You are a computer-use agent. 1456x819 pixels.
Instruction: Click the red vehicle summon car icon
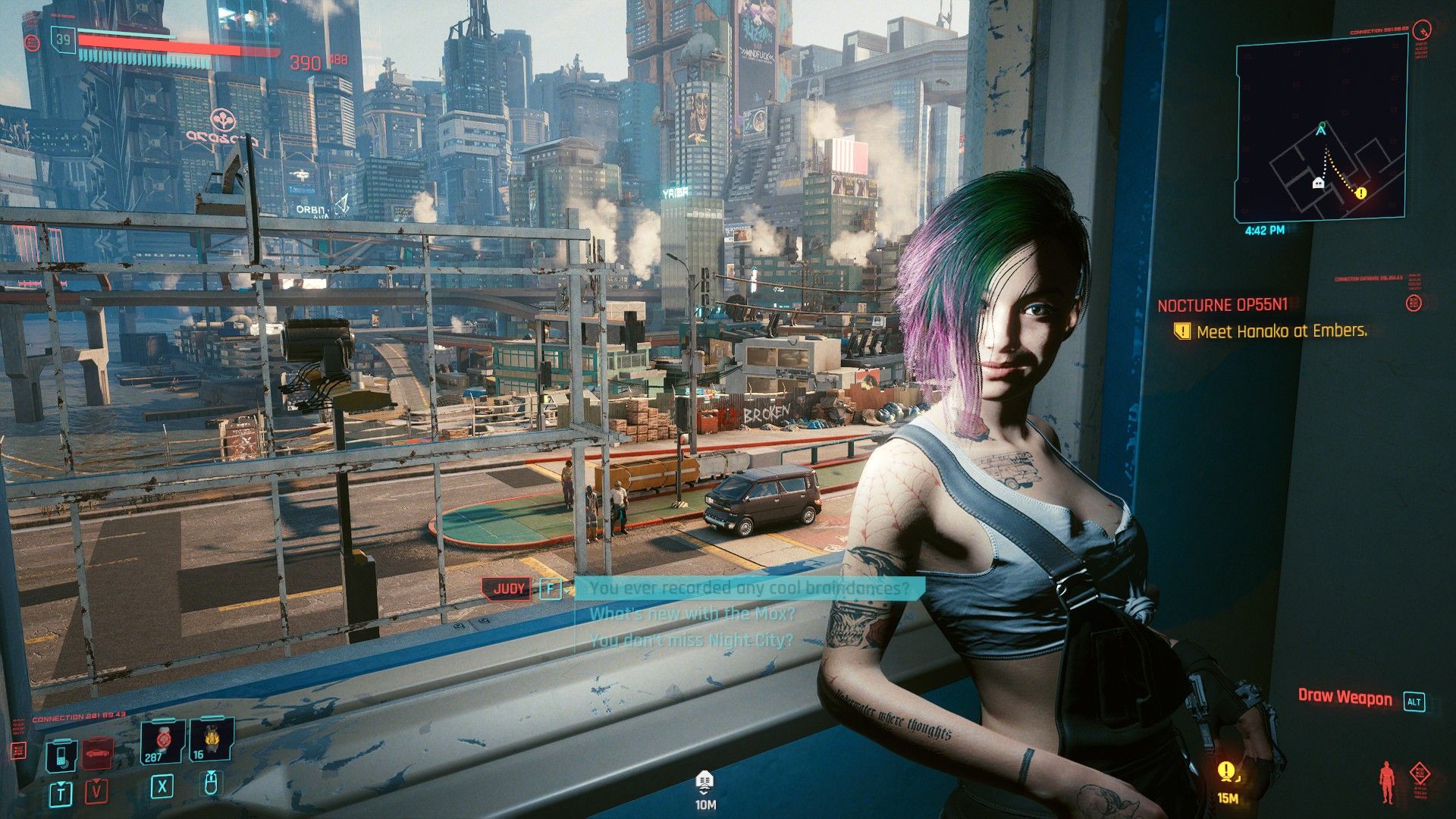97,755
